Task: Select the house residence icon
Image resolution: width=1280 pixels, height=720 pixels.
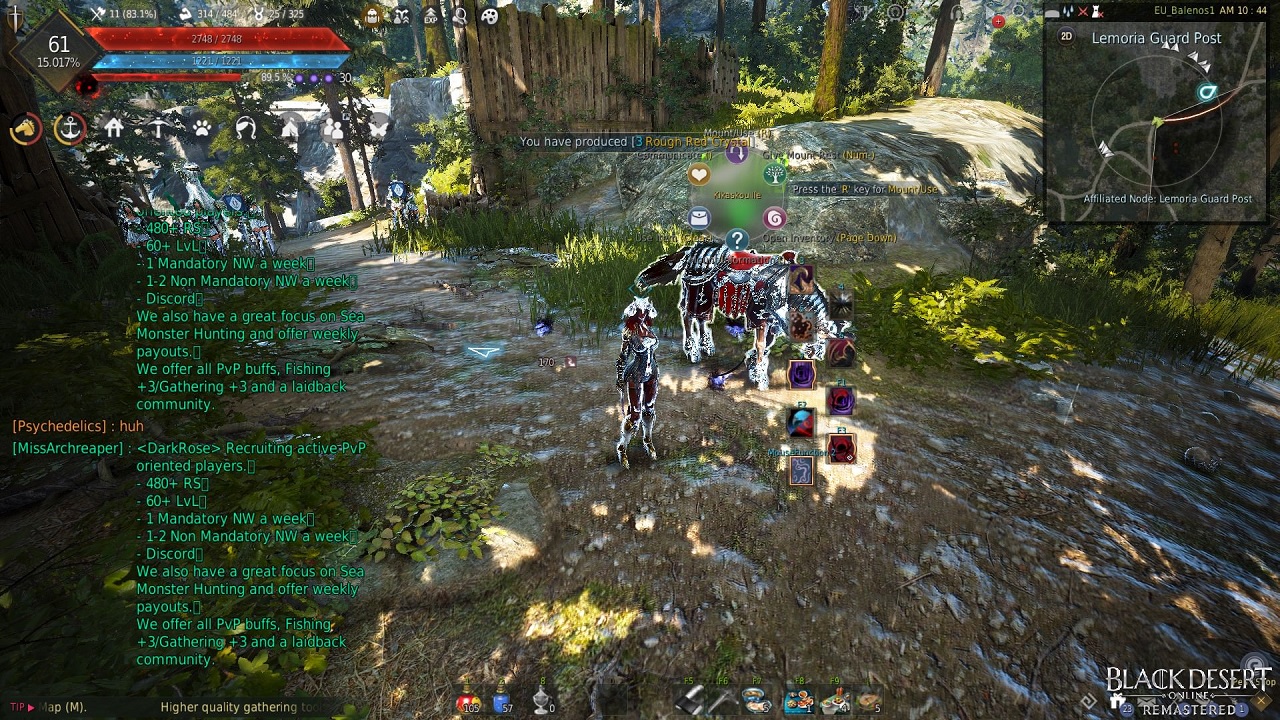Action: 114,128
